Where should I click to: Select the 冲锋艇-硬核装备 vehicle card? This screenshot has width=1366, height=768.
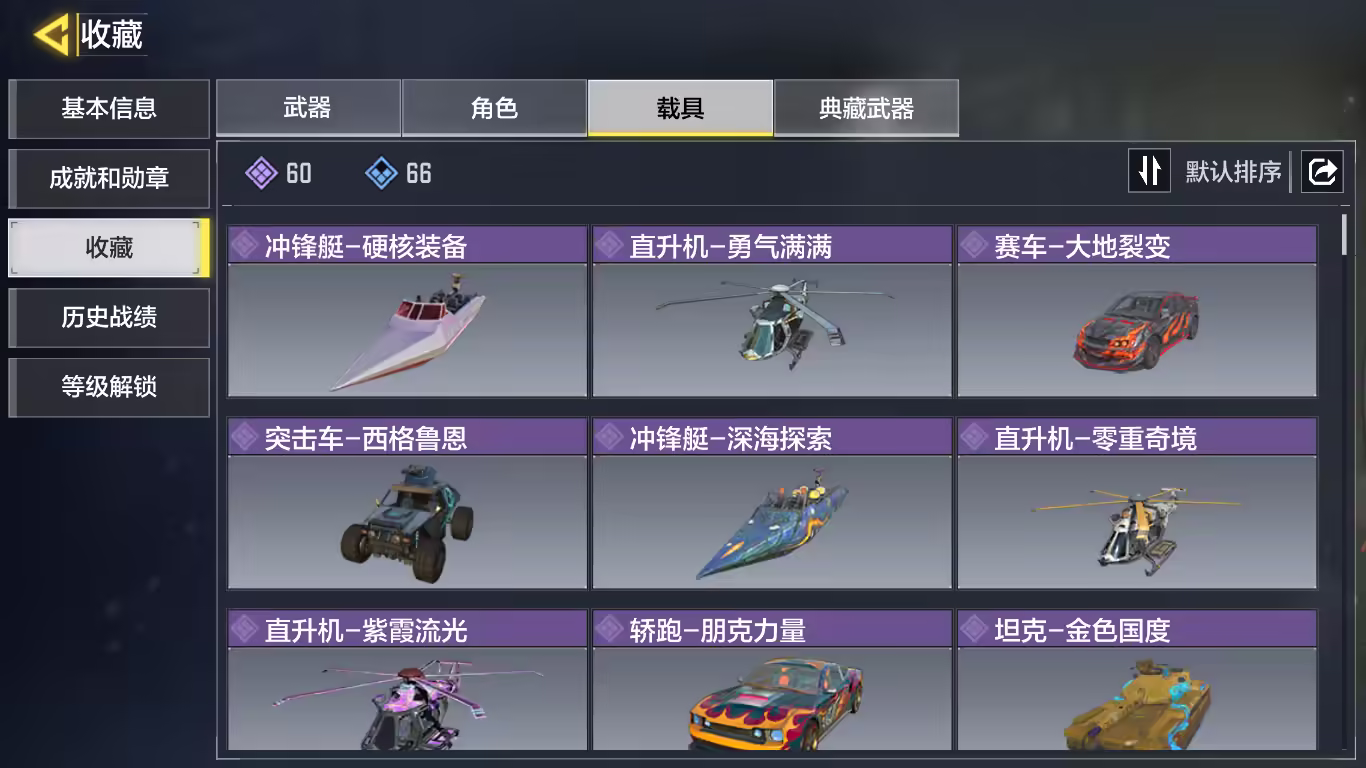407,312
